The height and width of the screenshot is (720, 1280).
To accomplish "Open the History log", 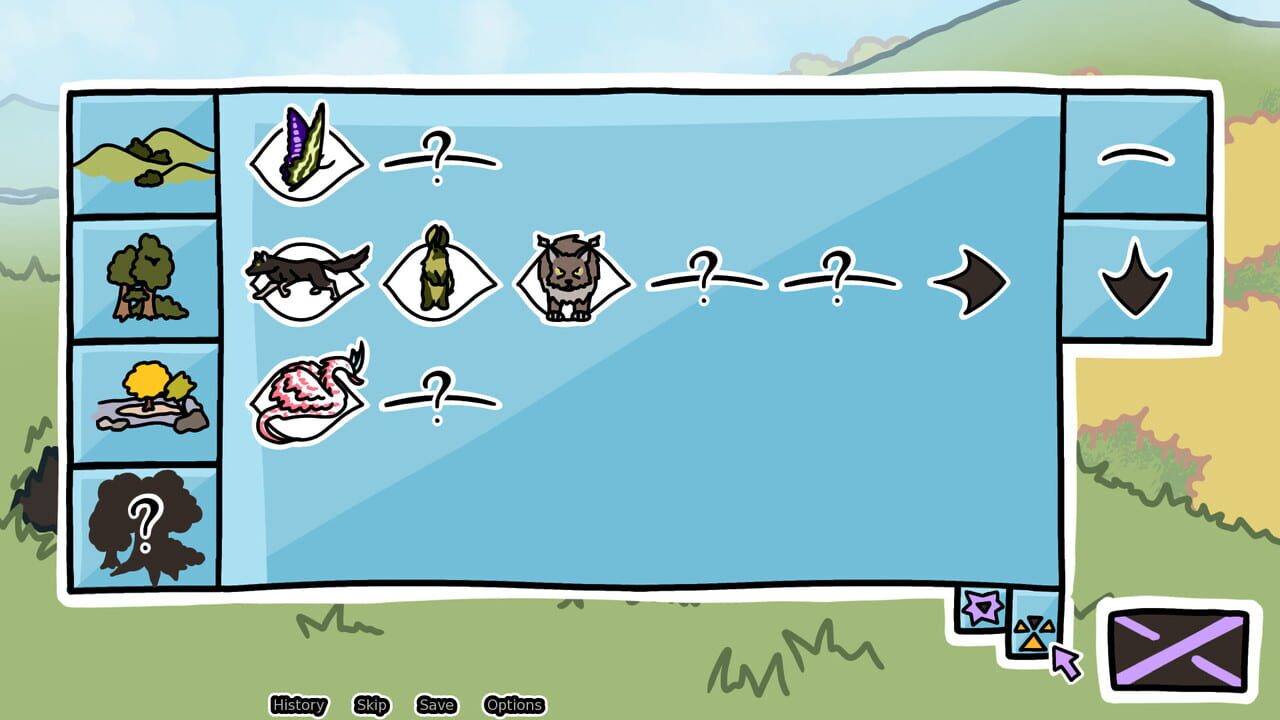I will (x=297, y=705).
